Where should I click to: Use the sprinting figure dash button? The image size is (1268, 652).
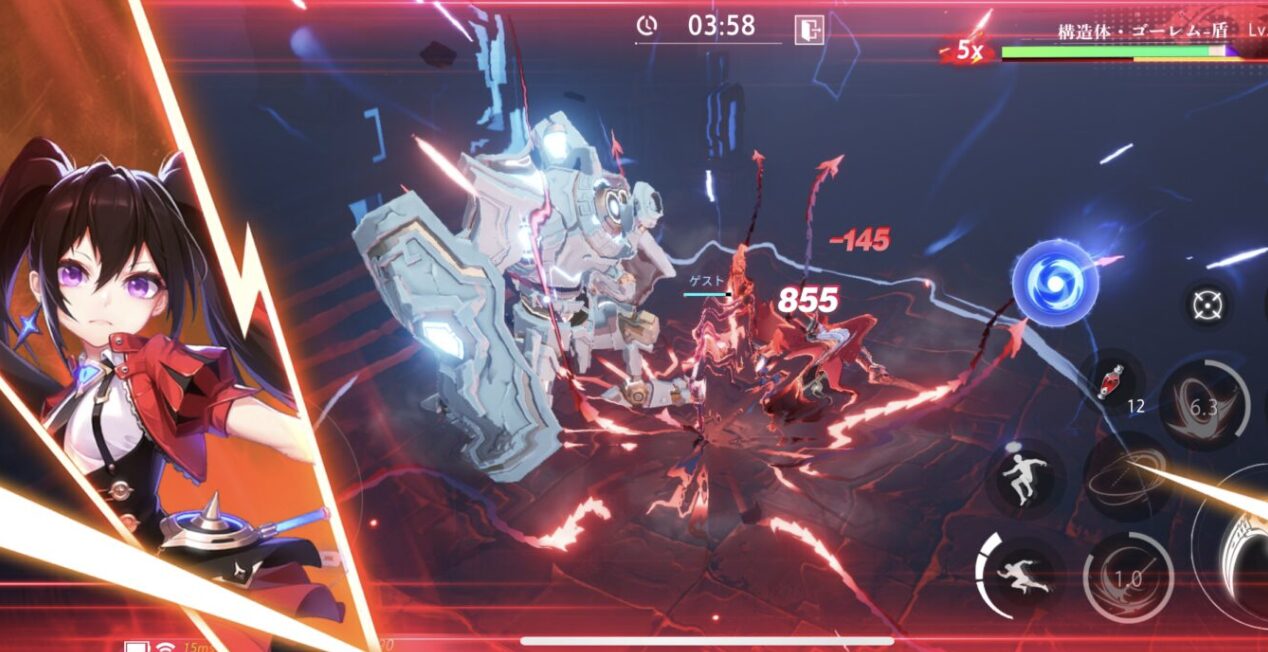[1020, 574]
